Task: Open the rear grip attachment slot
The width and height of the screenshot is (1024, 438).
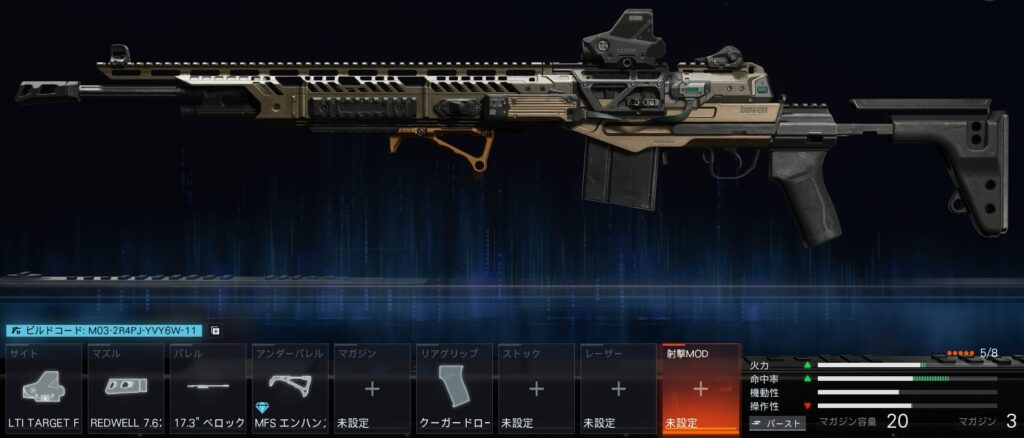Action: click(x=454, y=389)
